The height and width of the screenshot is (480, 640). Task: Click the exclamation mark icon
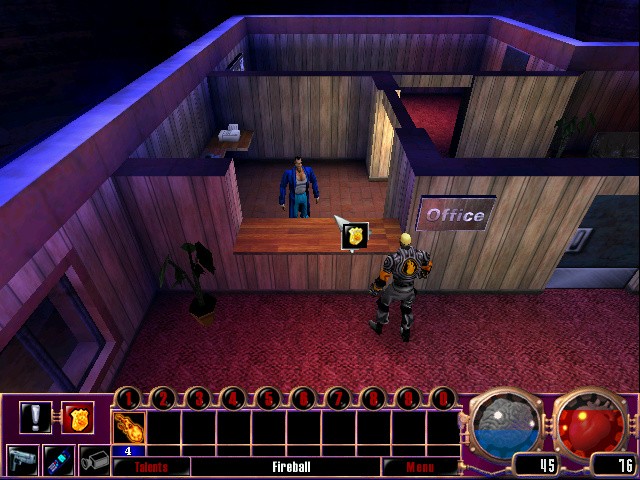(35, 416)
